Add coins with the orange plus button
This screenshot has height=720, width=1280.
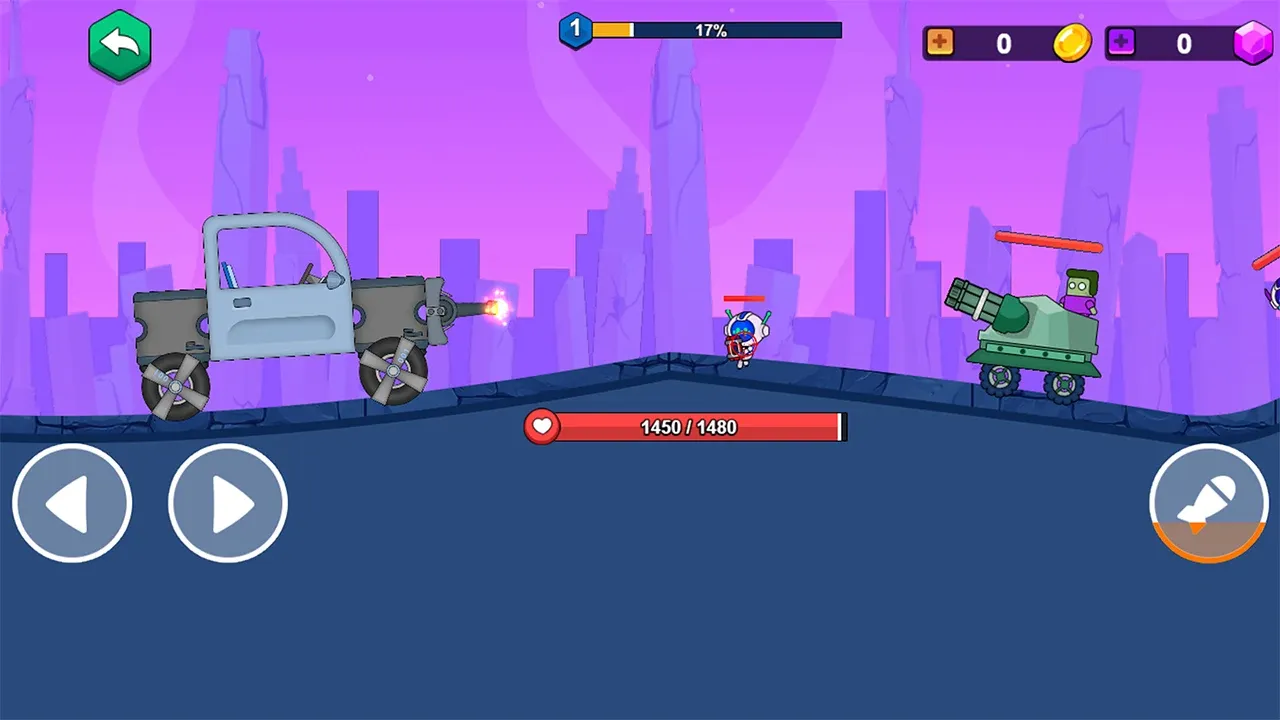click(x=940, y=43)
